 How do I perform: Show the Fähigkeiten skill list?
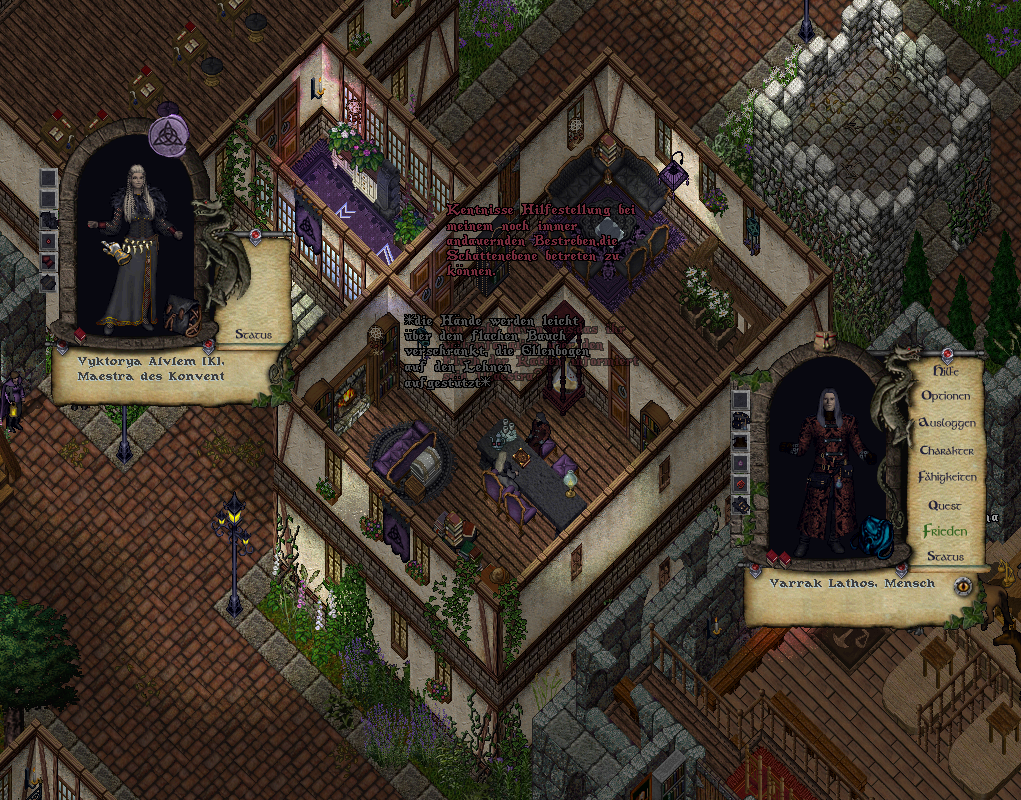[946, 477]
